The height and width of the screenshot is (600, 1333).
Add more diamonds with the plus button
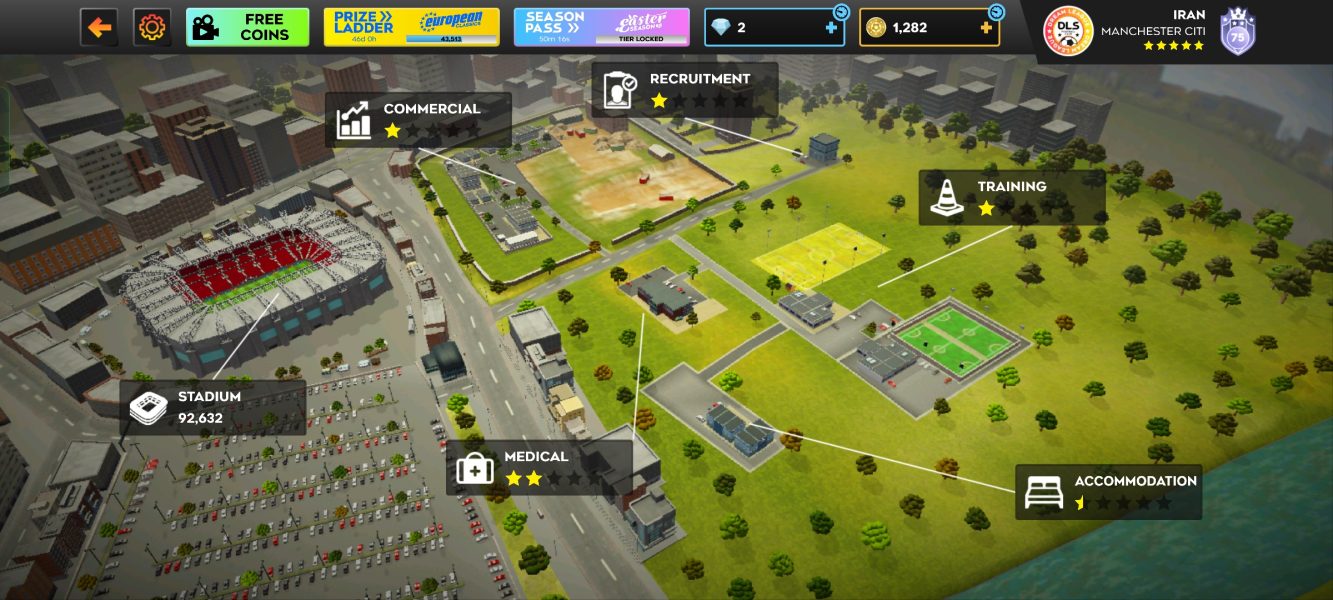[831, 28]
